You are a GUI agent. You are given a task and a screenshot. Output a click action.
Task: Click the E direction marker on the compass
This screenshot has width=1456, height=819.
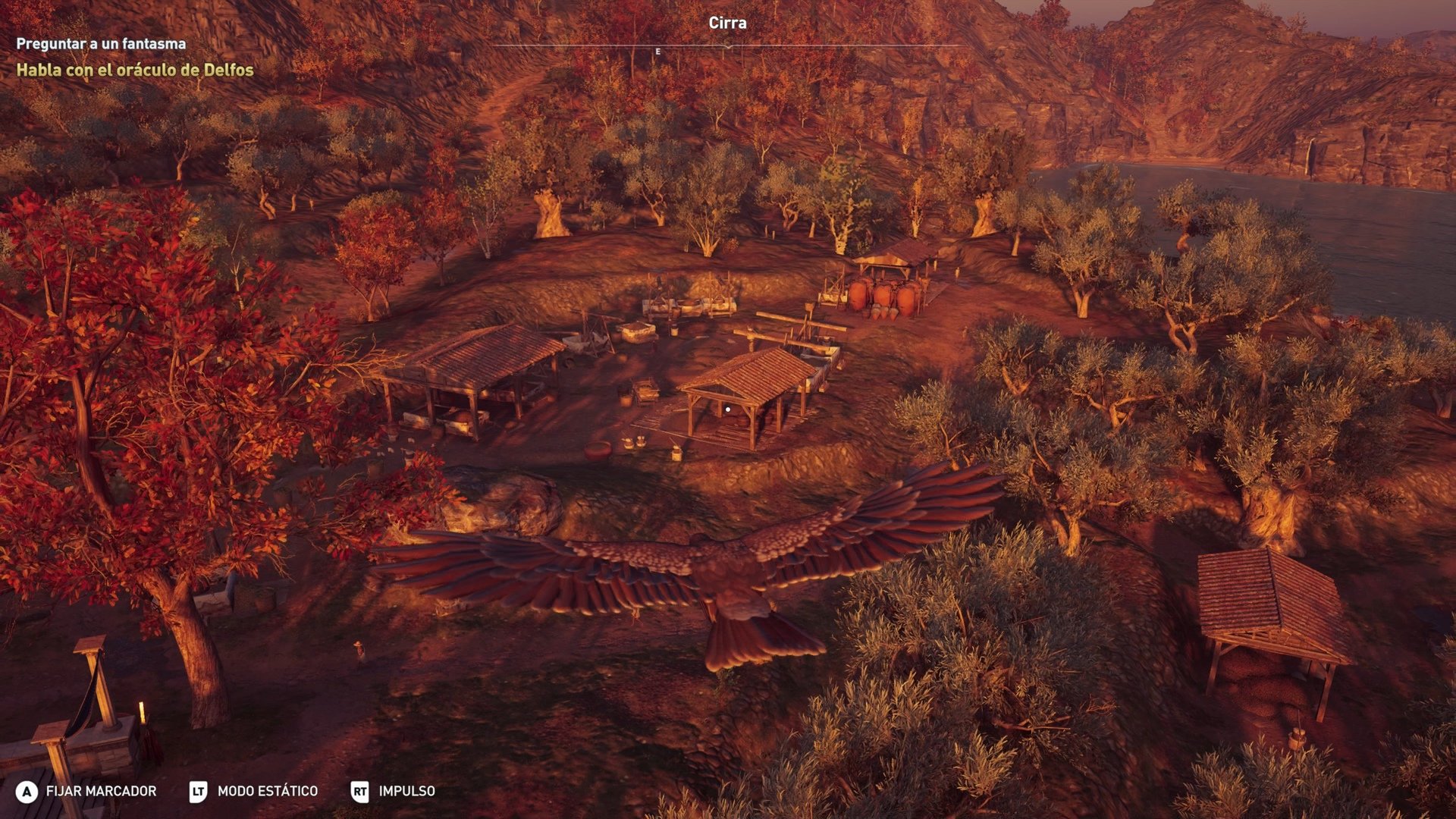pos(657,52)
